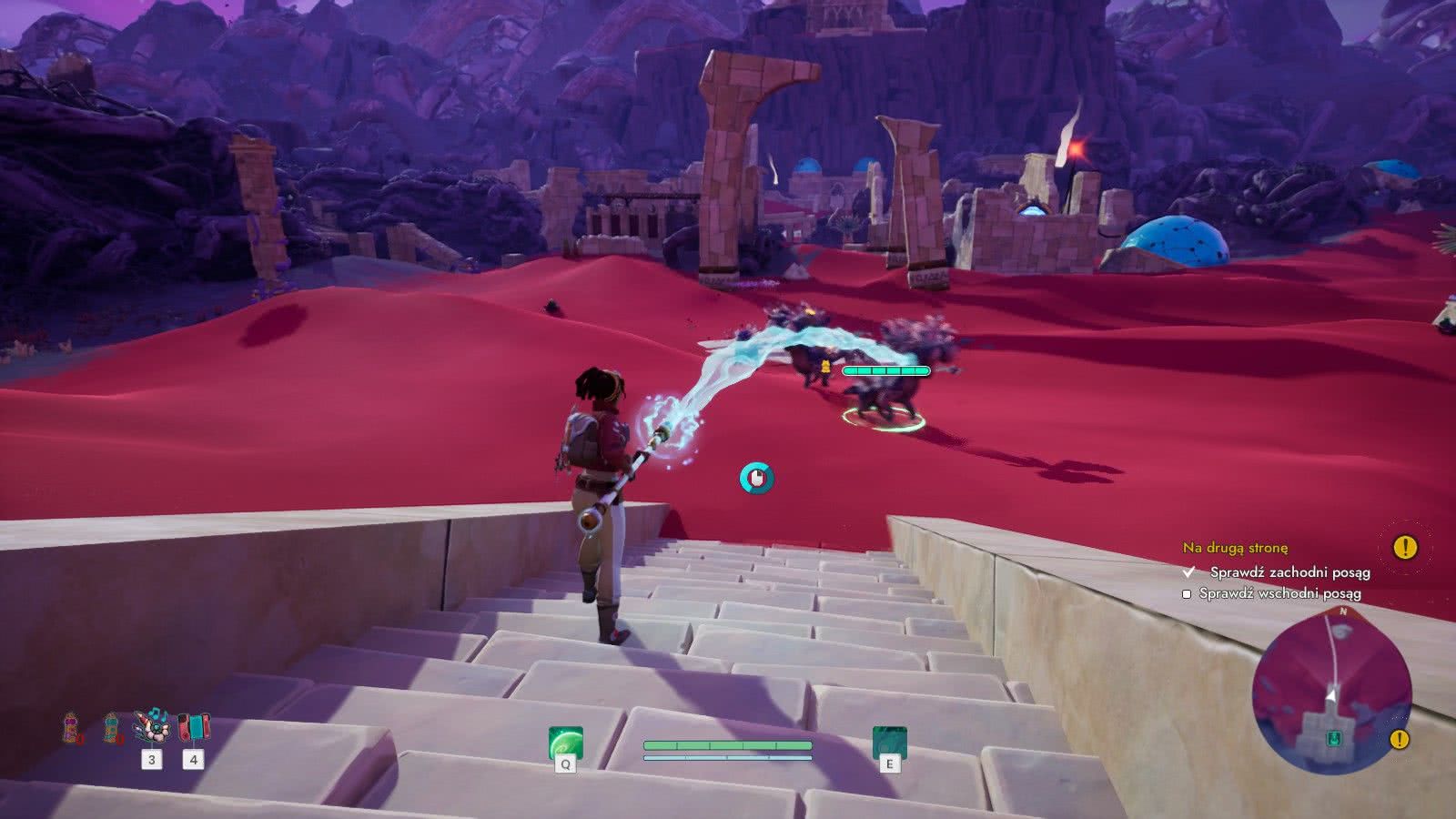This screenshot has height=819, width=1456.
Task: Click the yellow exclamation marker on the minimap
Action: [1399, 740]
